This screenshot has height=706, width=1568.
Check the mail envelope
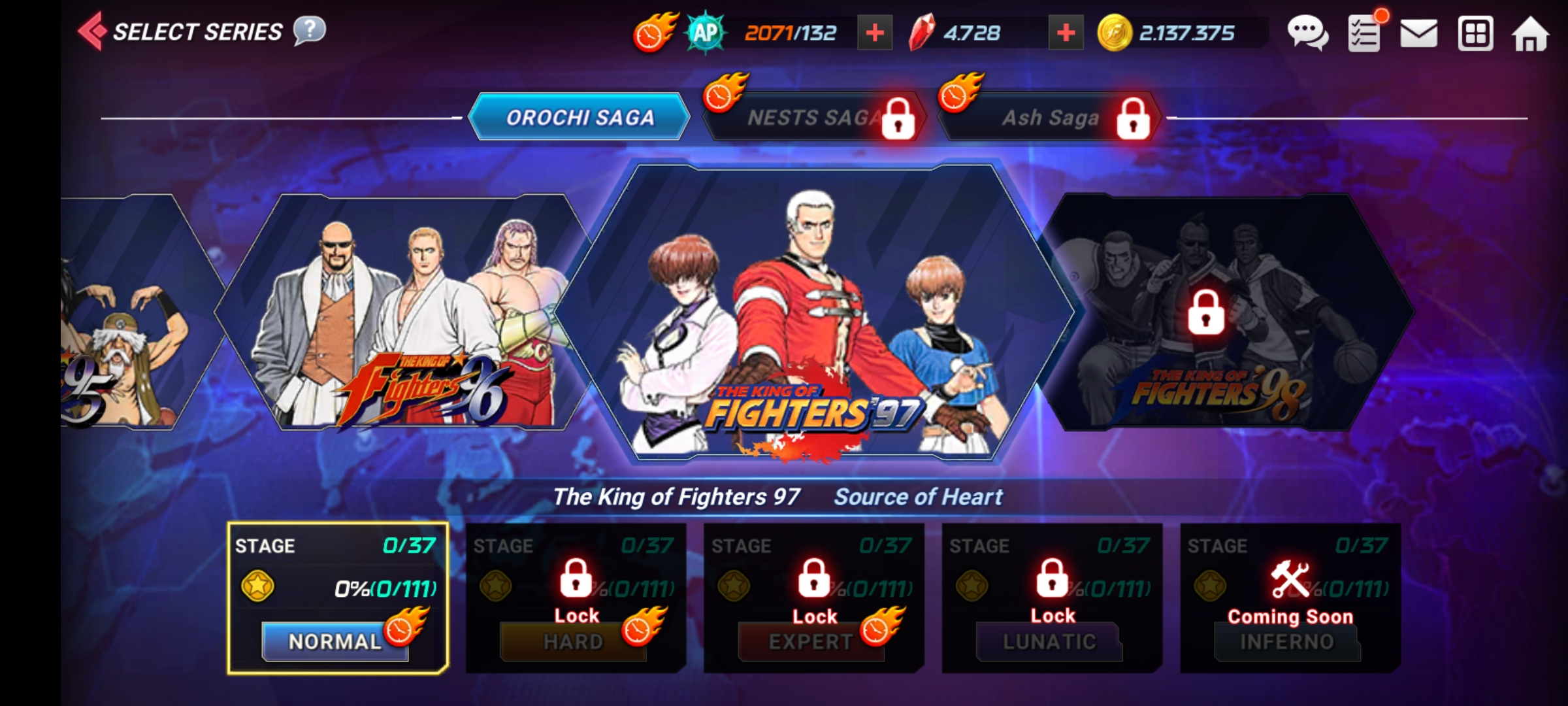click(x=1418, y=33)
